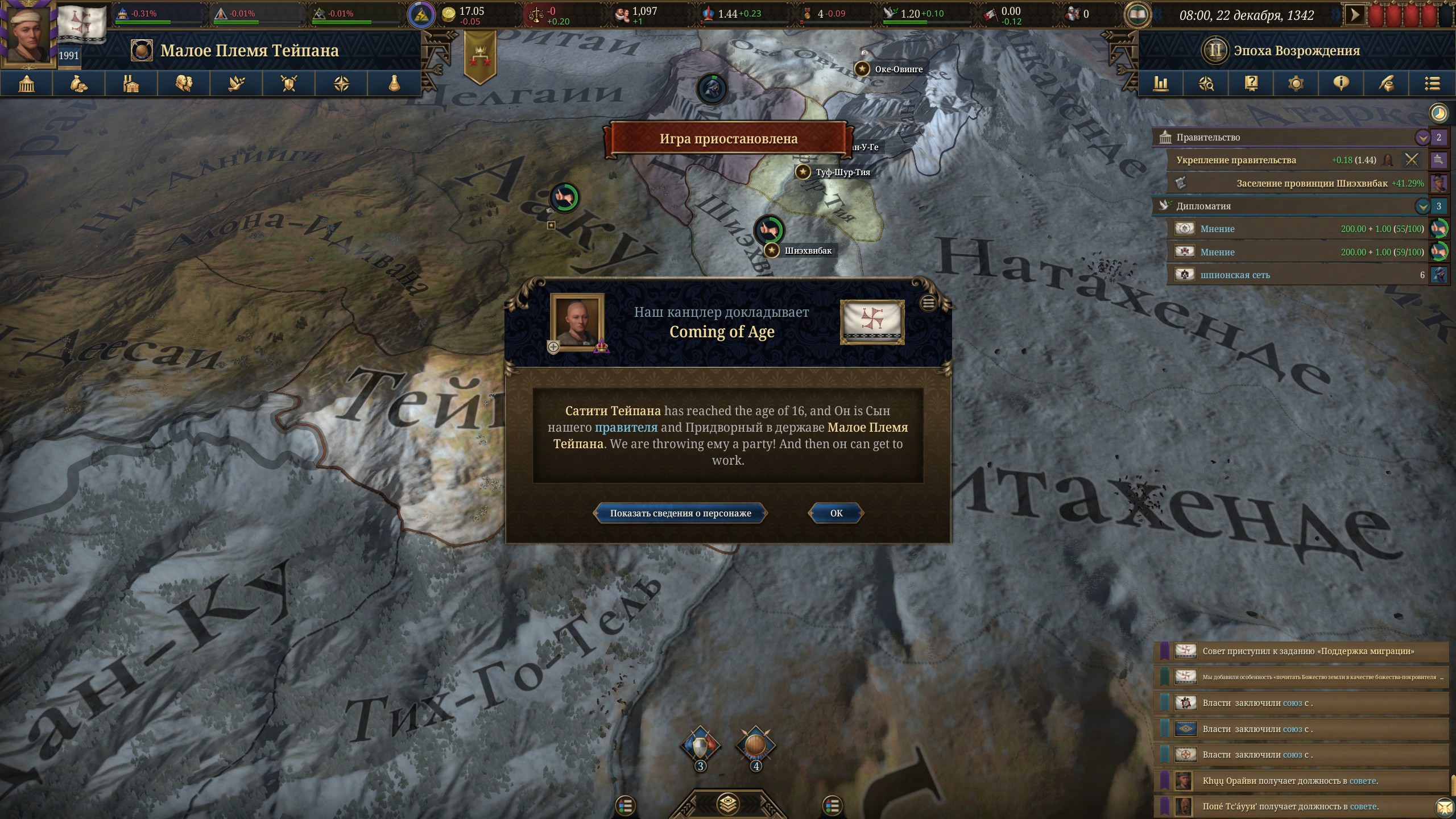The height and width of the screenshot is (819, 1456).
Task: Open the Эпоха Возрождения age panel
Action: (x=1297, y=51)
